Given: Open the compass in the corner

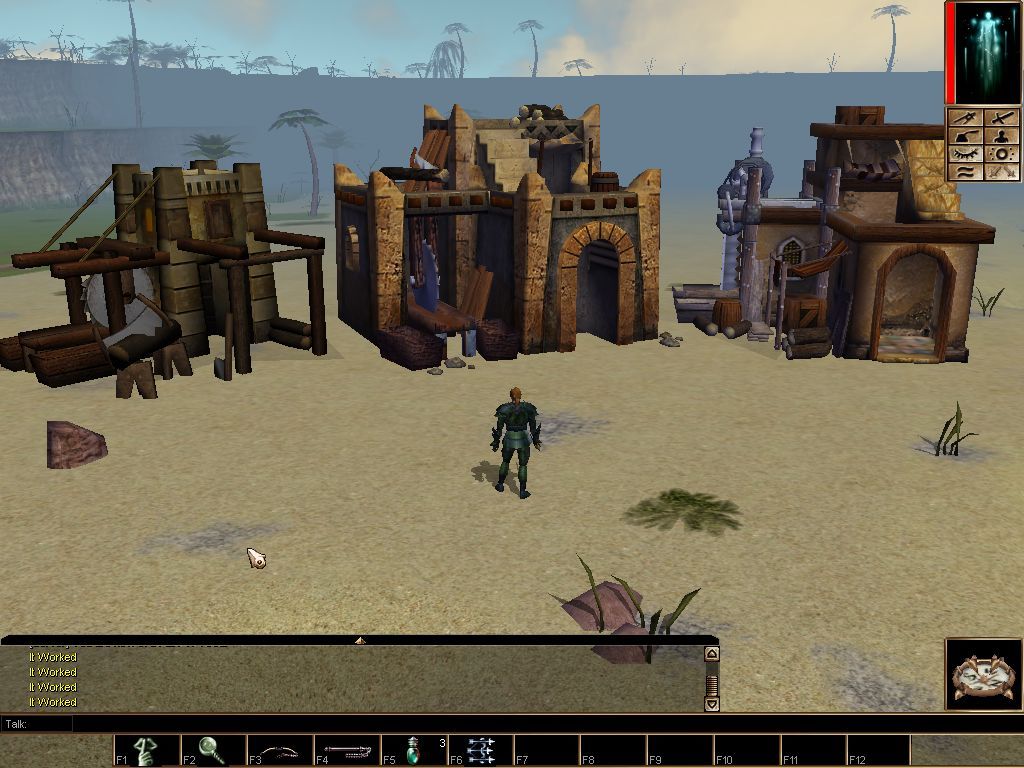Looking at the screenshot, I should [984, 675].
